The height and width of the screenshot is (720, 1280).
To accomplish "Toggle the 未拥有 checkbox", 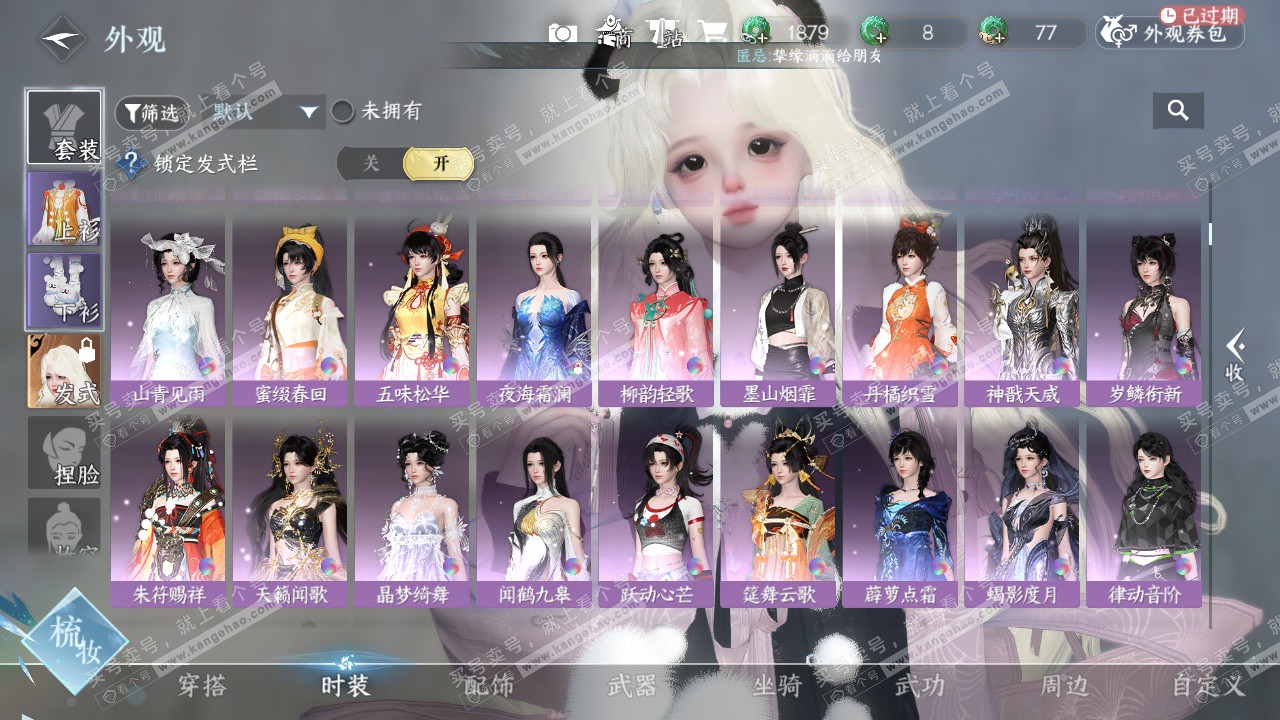I will coord(343,112).
